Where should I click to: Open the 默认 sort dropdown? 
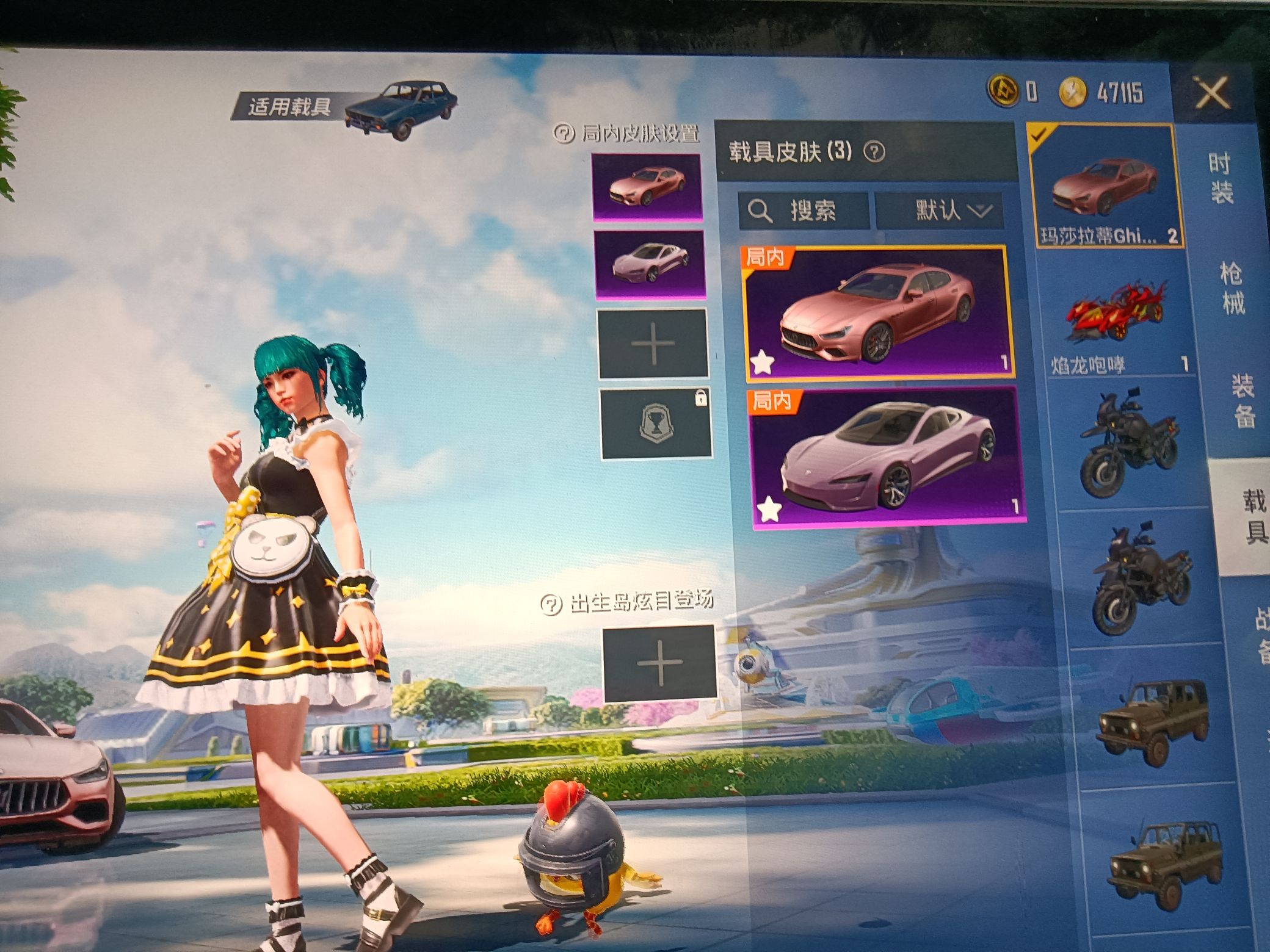(x=940, y=211)
